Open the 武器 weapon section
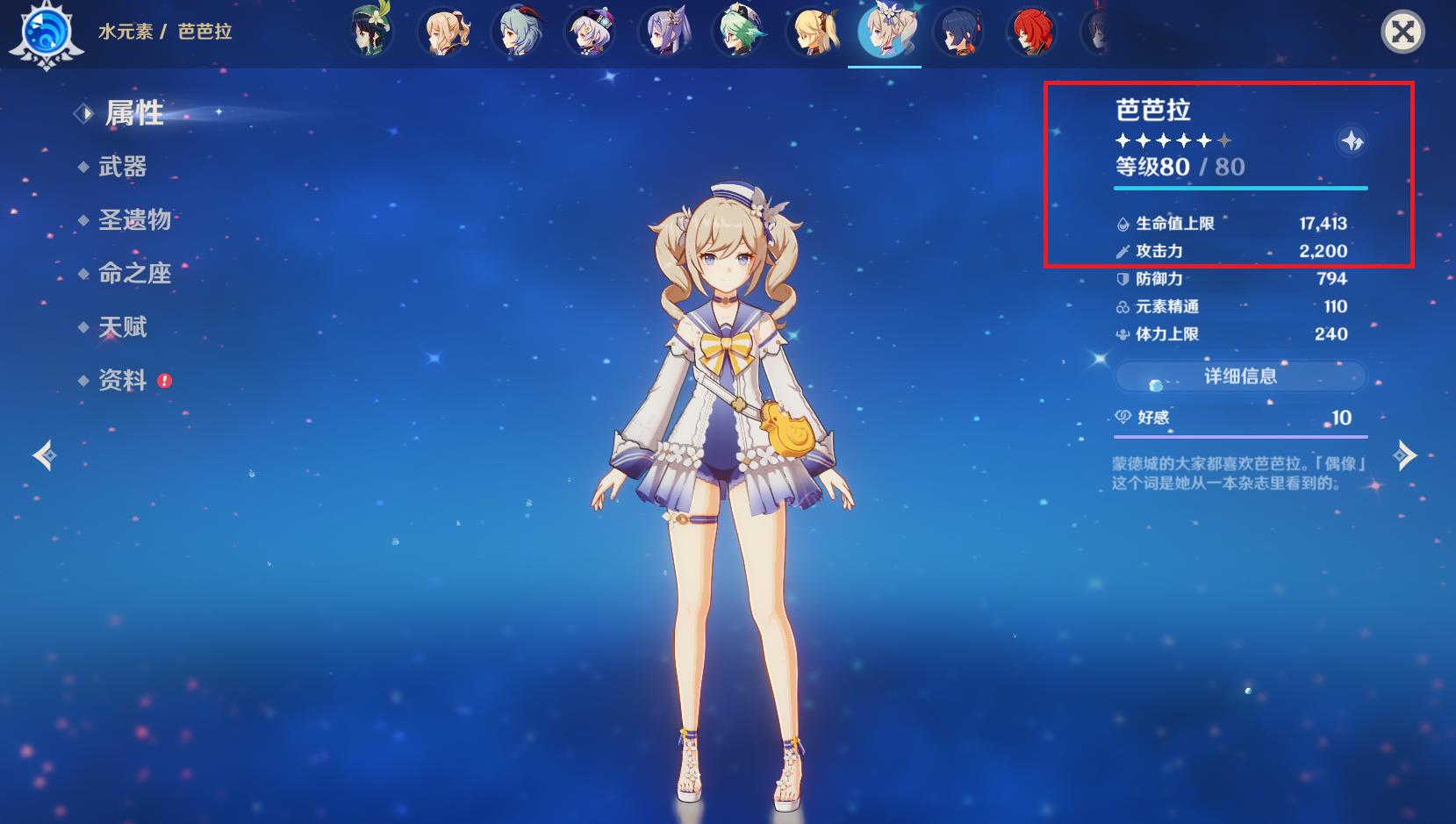This screenshot has width=1456, height=824. (122, 167)
